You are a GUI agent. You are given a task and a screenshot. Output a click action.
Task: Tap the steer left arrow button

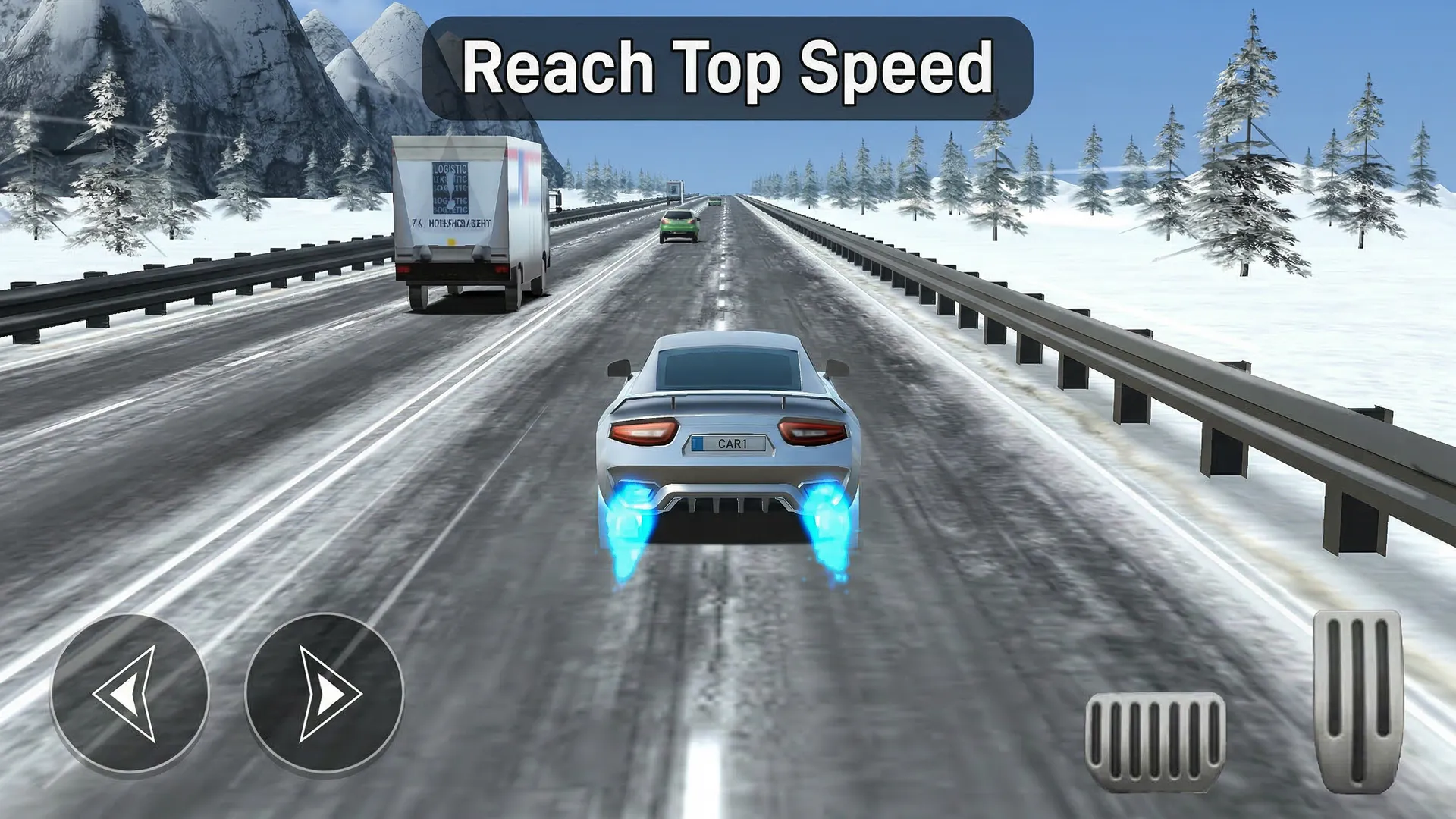click(130, 693)
